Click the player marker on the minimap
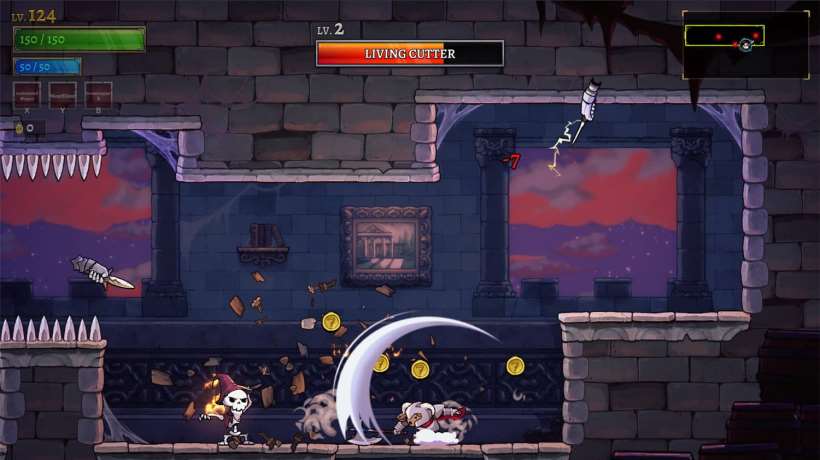Image resolution: width=820 pixels, height=460 pixels. tap(746, 45)
